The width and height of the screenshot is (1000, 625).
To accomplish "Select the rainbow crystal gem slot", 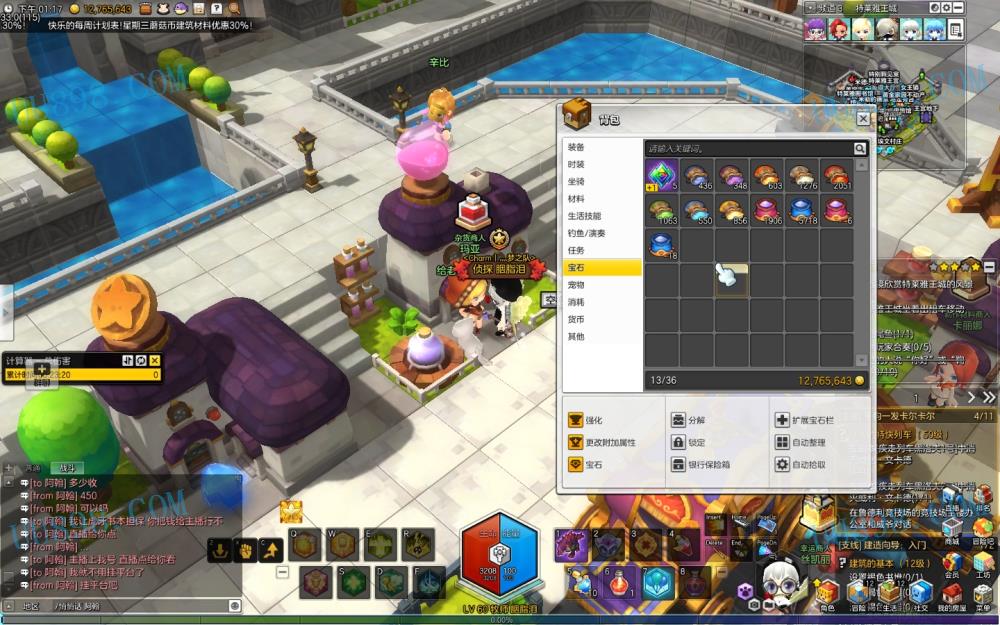I will point(662,176).
